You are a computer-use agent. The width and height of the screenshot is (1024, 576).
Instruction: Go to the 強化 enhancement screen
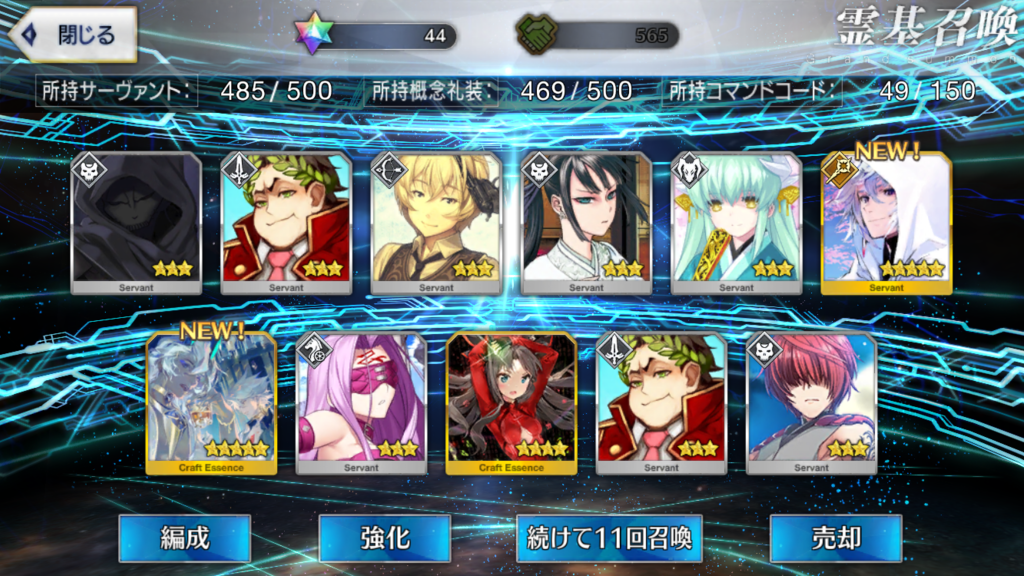coord(384,538)
